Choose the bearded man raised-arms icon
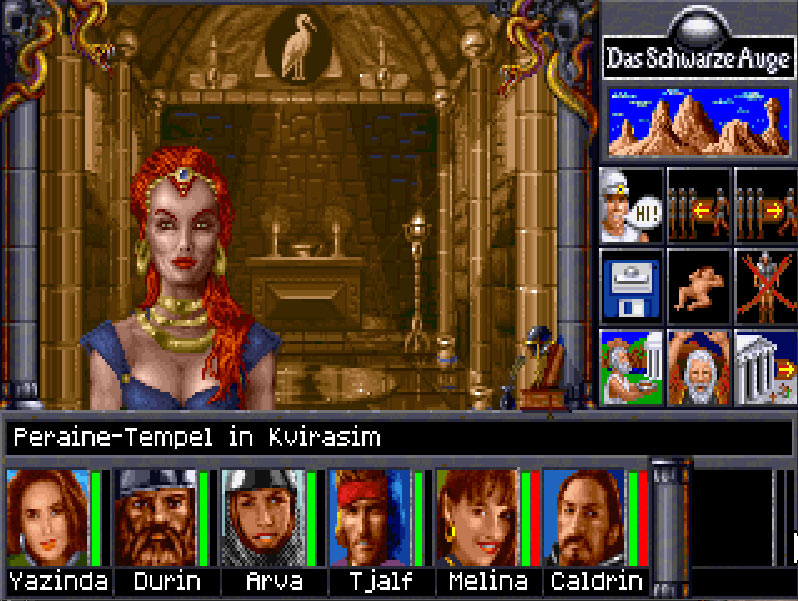The image size is (798, 601). [698, 366]
